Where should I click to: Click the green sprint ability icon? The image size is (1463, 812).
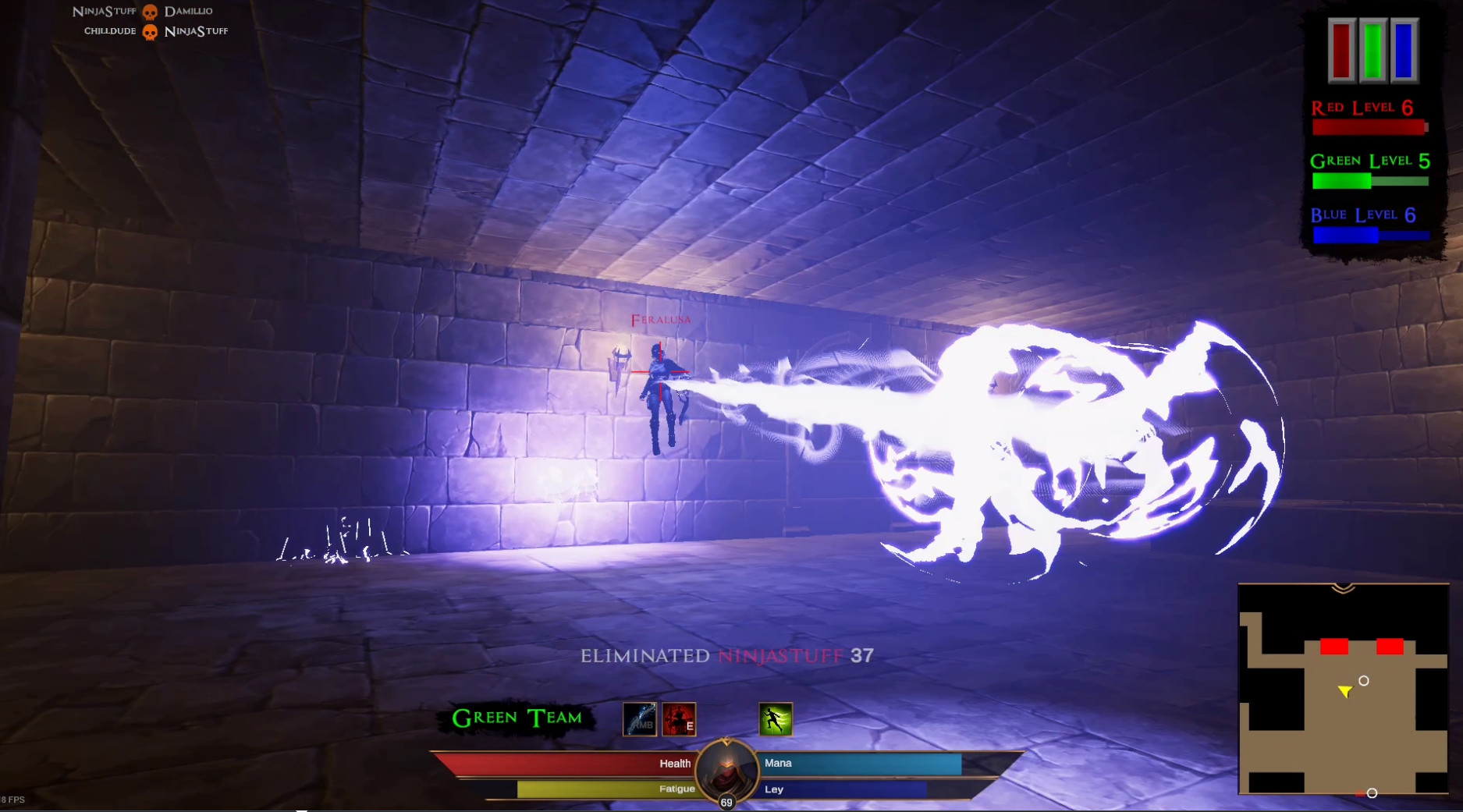[777, 718]
